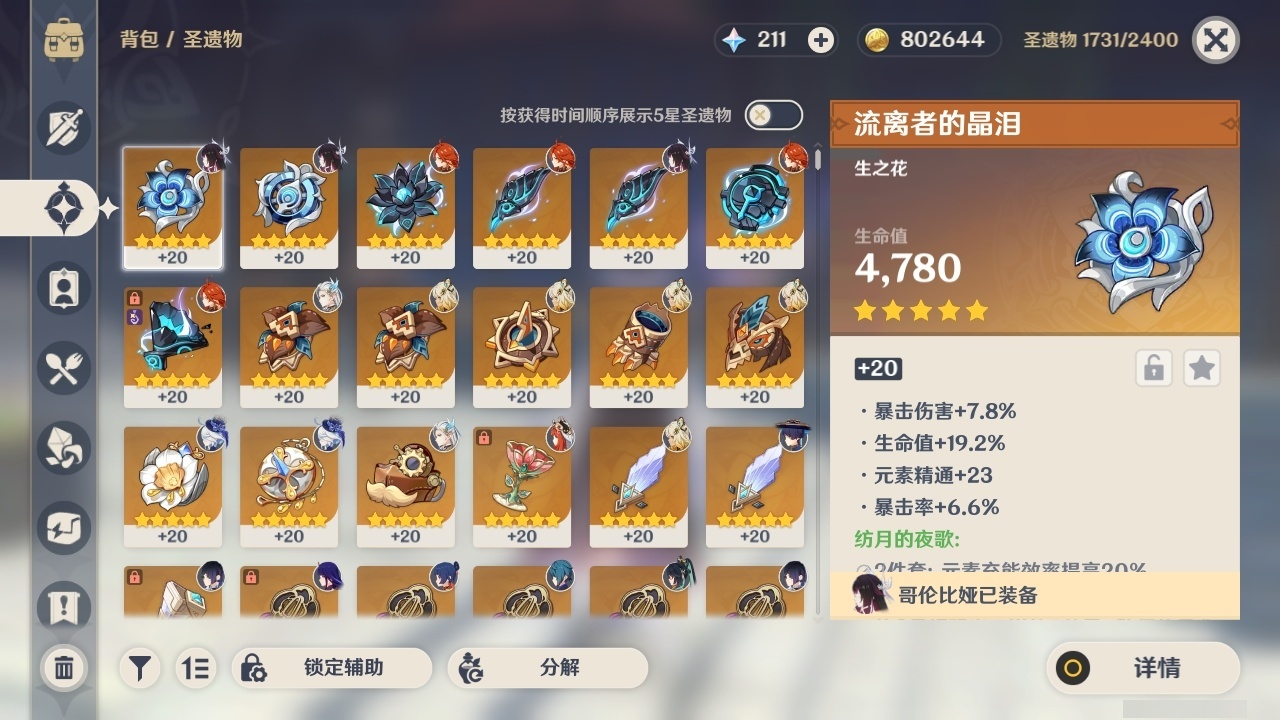Open the crystal materials category
This screenshot has width=1280, height=720.
[x=63, y=448]
